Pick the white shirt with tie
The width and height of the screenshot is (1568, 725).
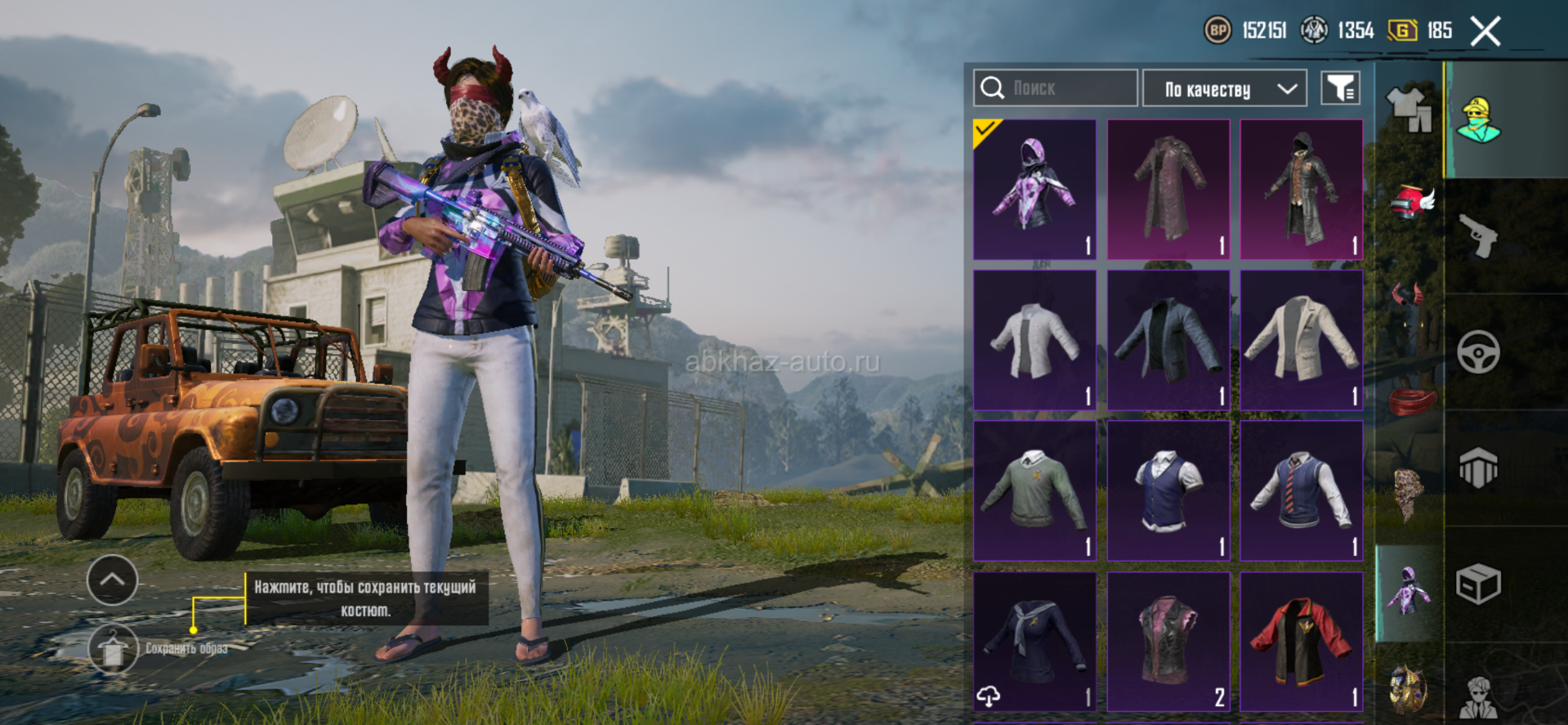pyautogui.click(x=1034, y=340)
